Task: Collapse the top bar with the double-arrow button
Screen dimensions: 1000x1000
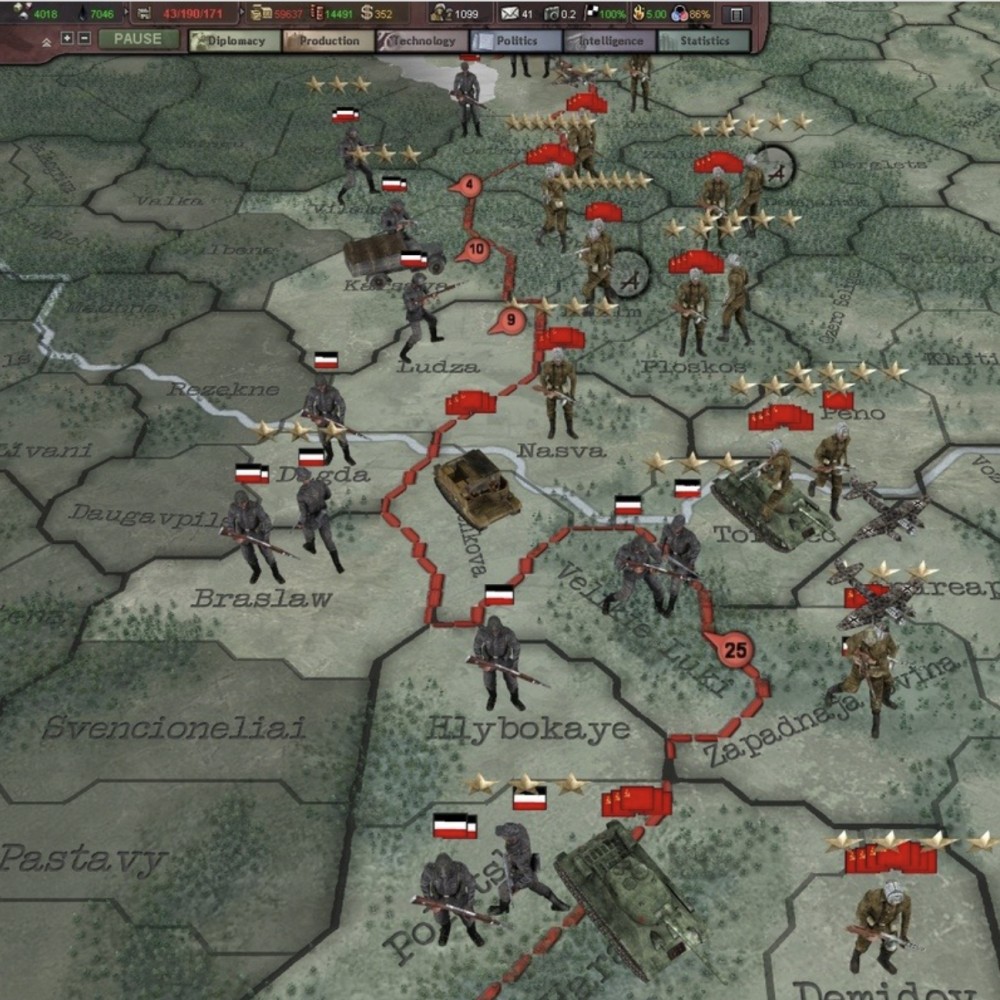Action: tap(46, 41)
